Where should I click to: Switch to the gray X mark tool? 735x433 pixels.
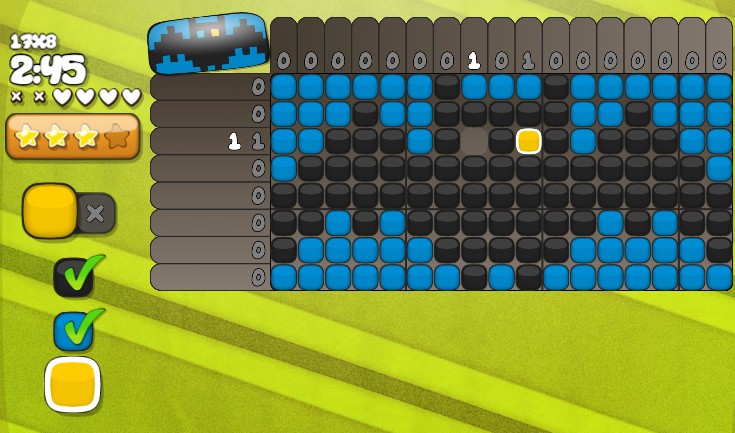96,213
